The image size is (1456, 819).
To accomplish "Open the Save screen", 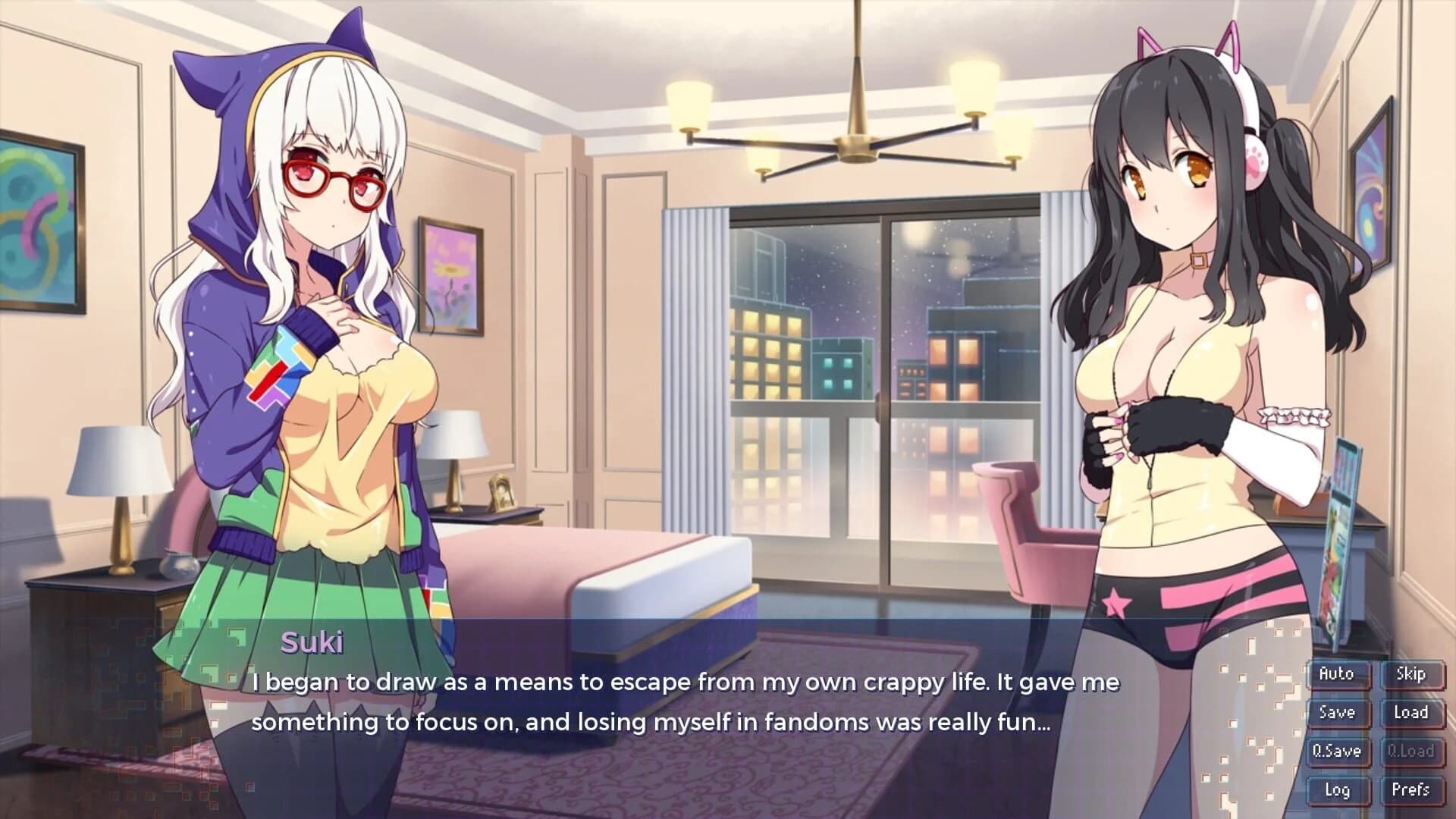I will tap(1337, 712).
